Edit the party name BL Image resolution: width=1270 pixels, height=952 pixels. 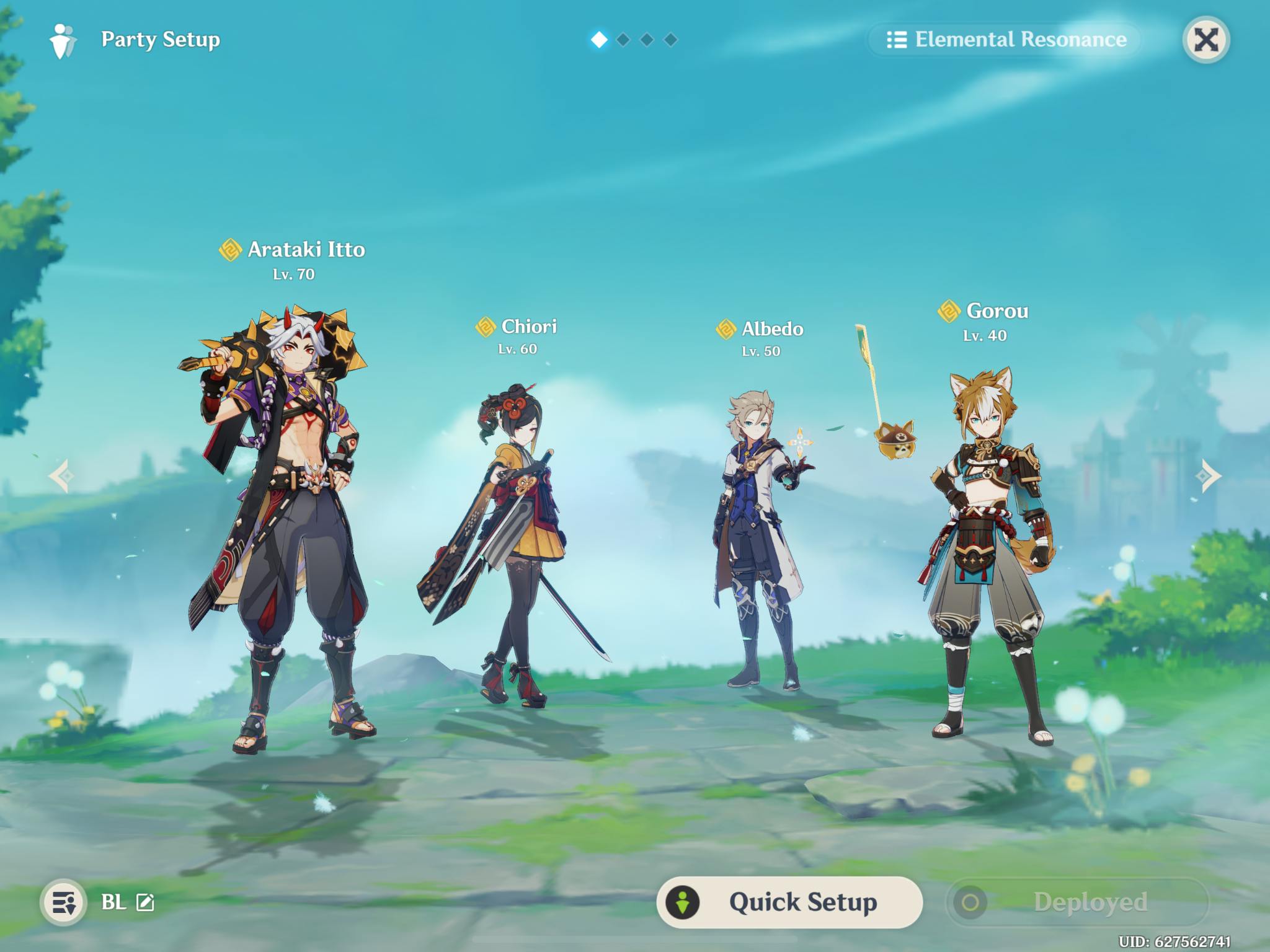[x=145, y=902]
